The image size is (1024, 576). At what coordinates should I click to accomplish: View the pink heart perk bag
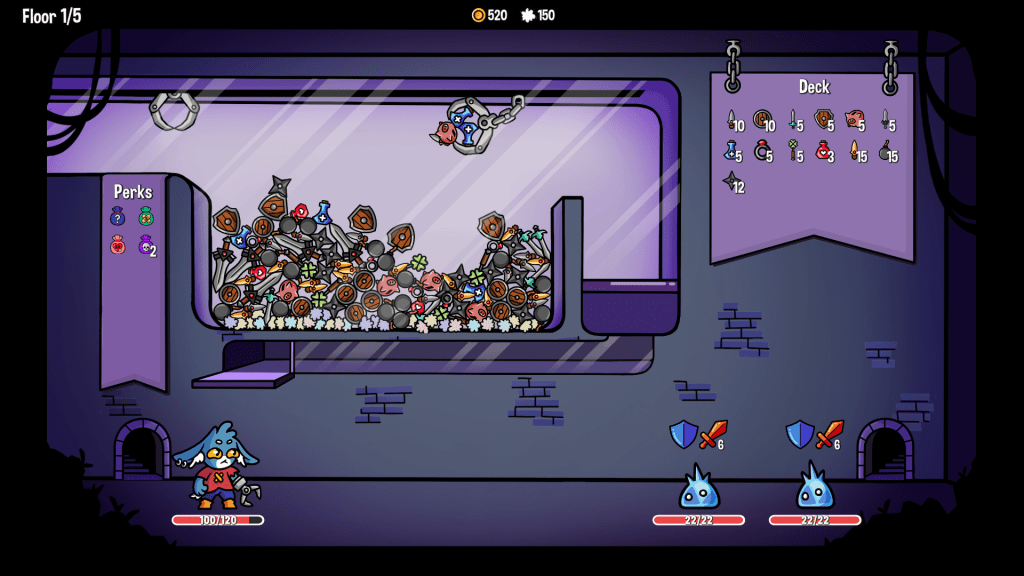click(118, 244)
